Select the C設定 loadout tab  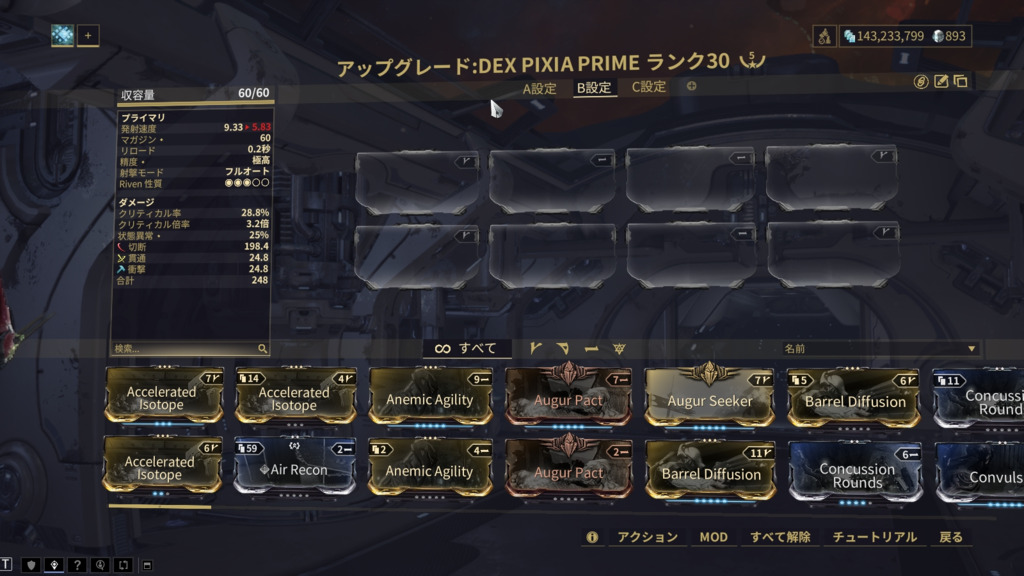(x=648, y=87)
